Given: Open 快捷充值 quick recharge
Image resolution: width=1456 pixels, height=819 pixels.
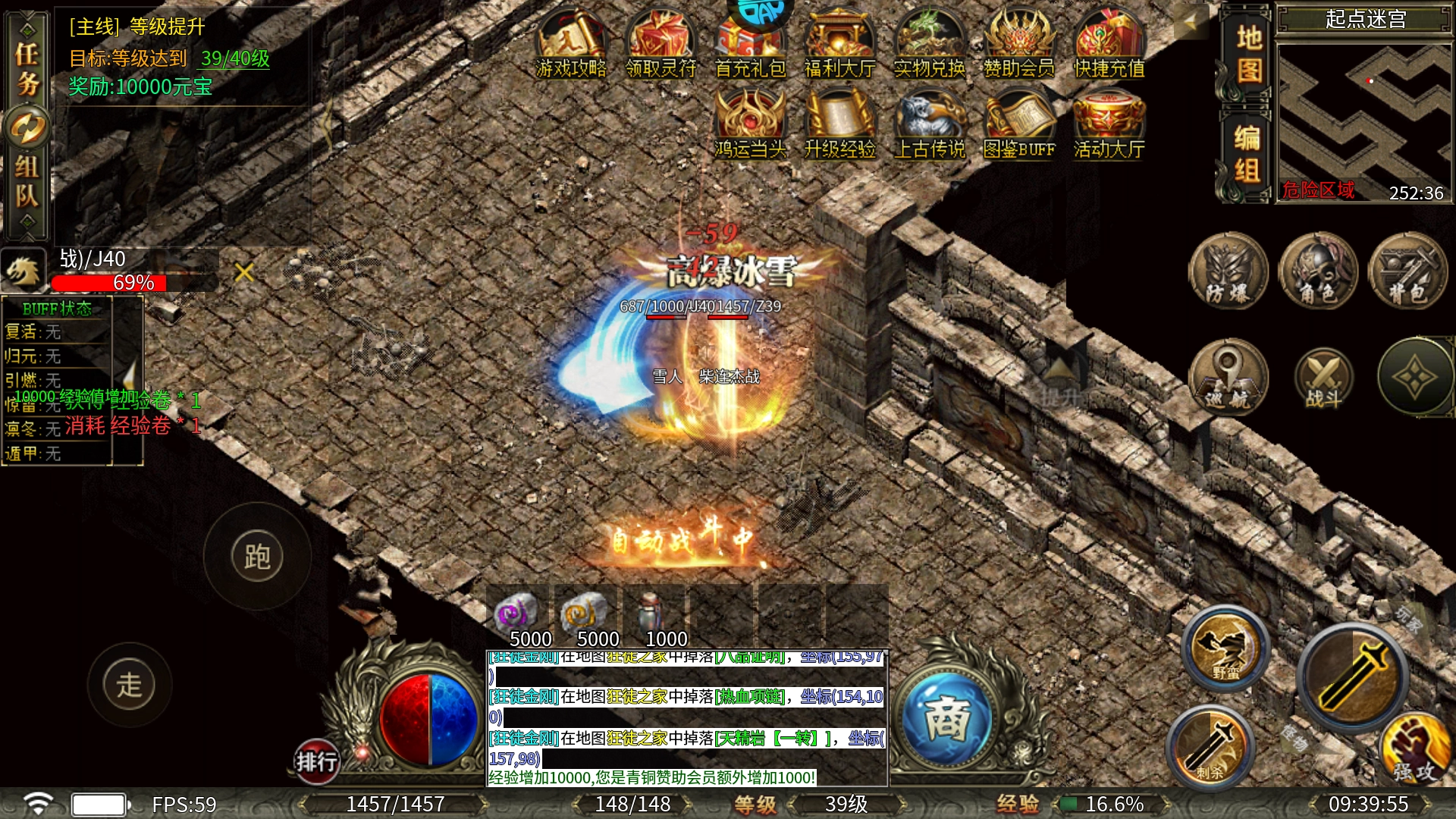Looking at the screenshot, I should [1109, 45].
